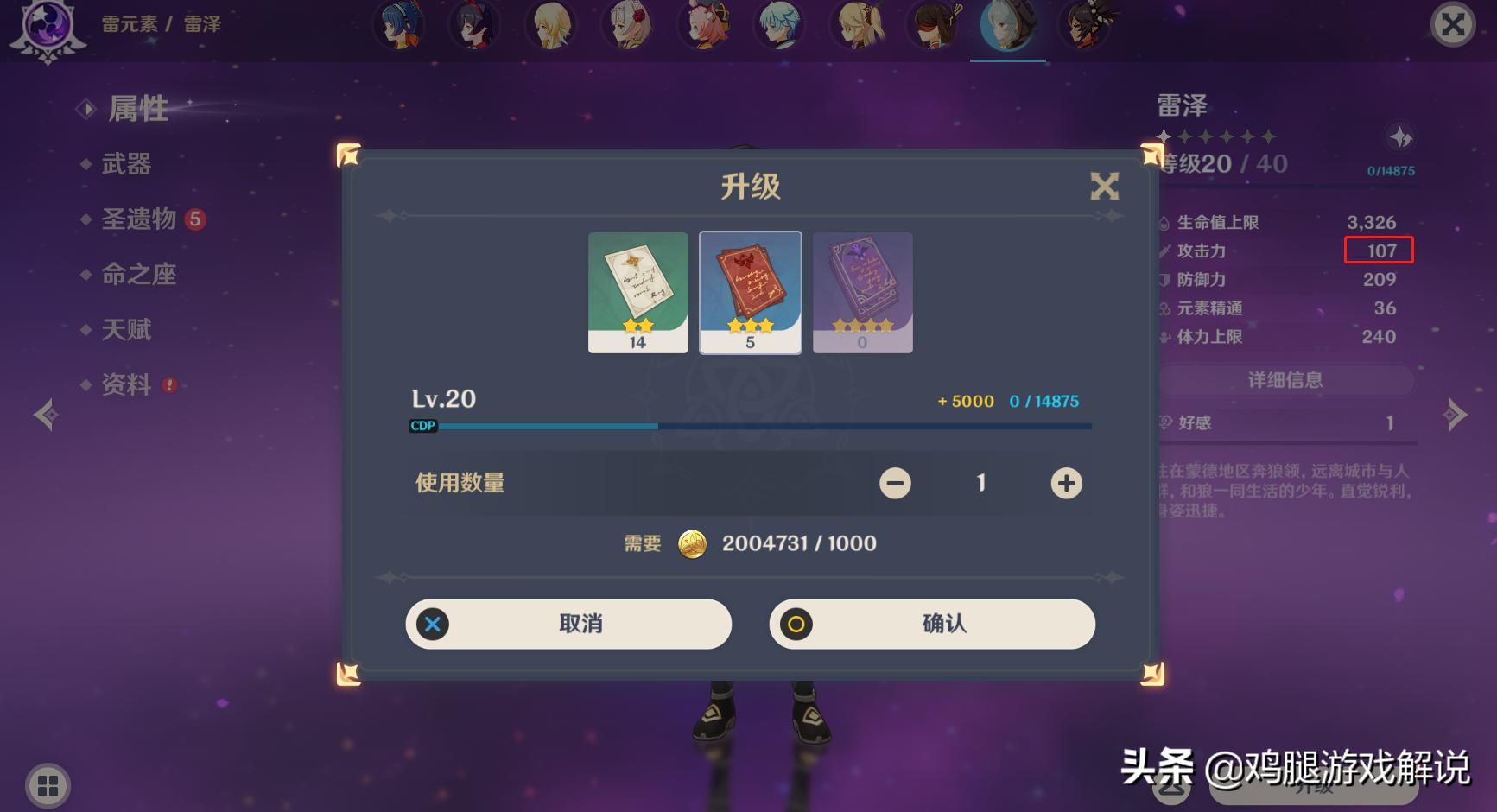Open the 武器 weapon panel
Screen dimensions: 1497x812
pyautogui.click(x=126, y=164)
